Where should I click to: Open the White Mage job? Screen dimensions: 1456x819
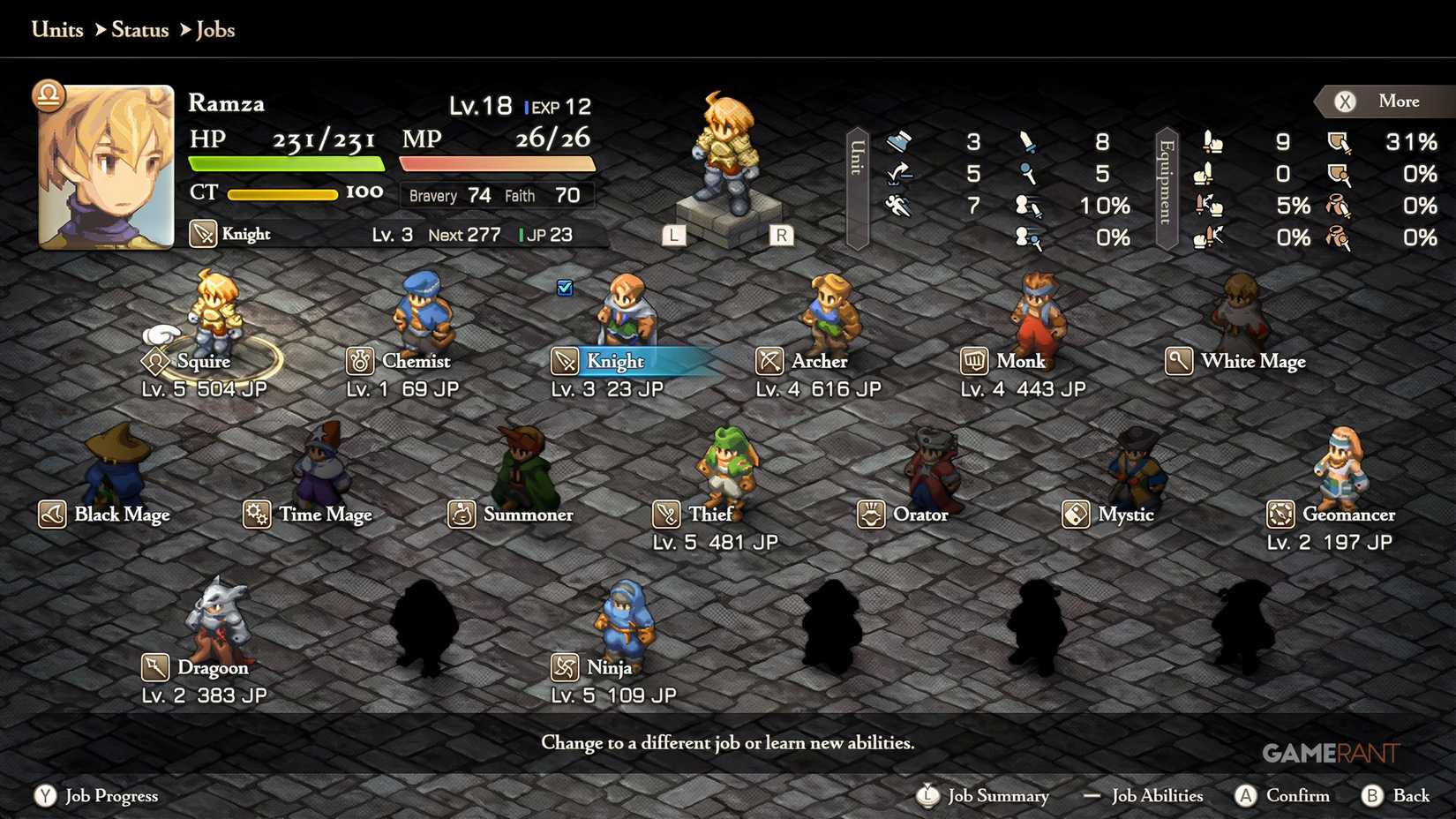point(1179,361)
